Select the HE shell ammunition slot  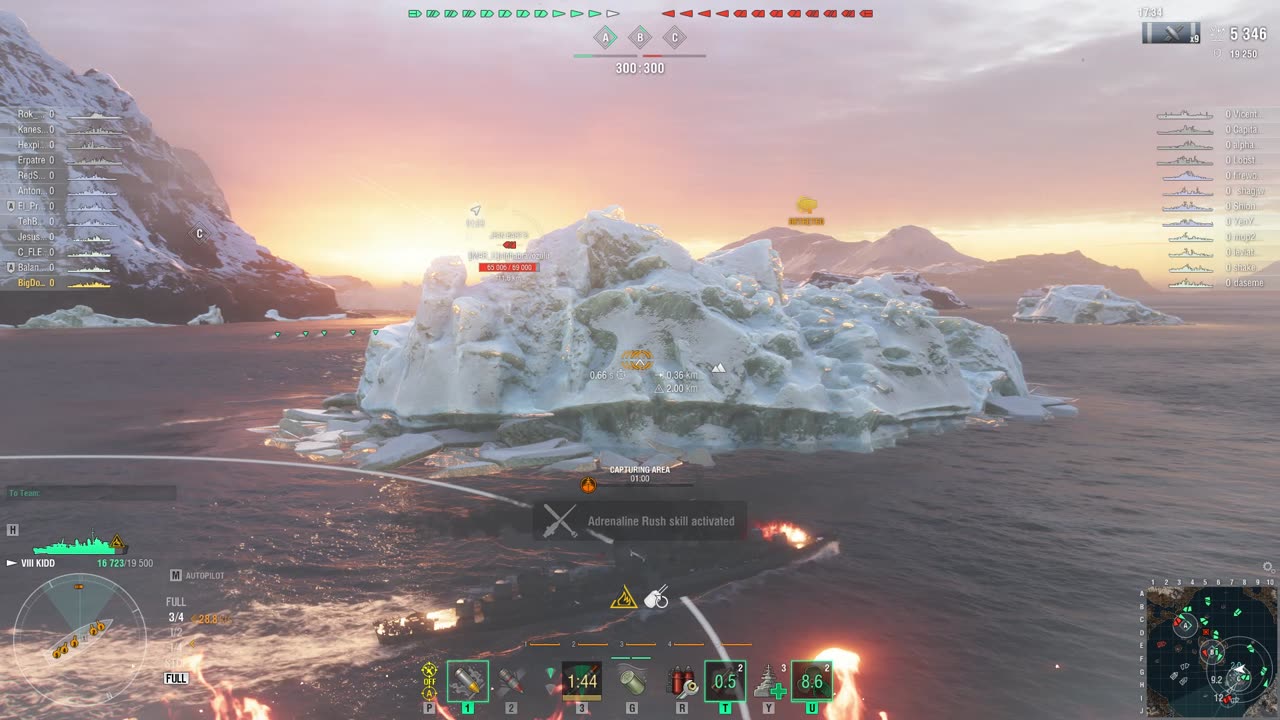(x=467, y=681)
